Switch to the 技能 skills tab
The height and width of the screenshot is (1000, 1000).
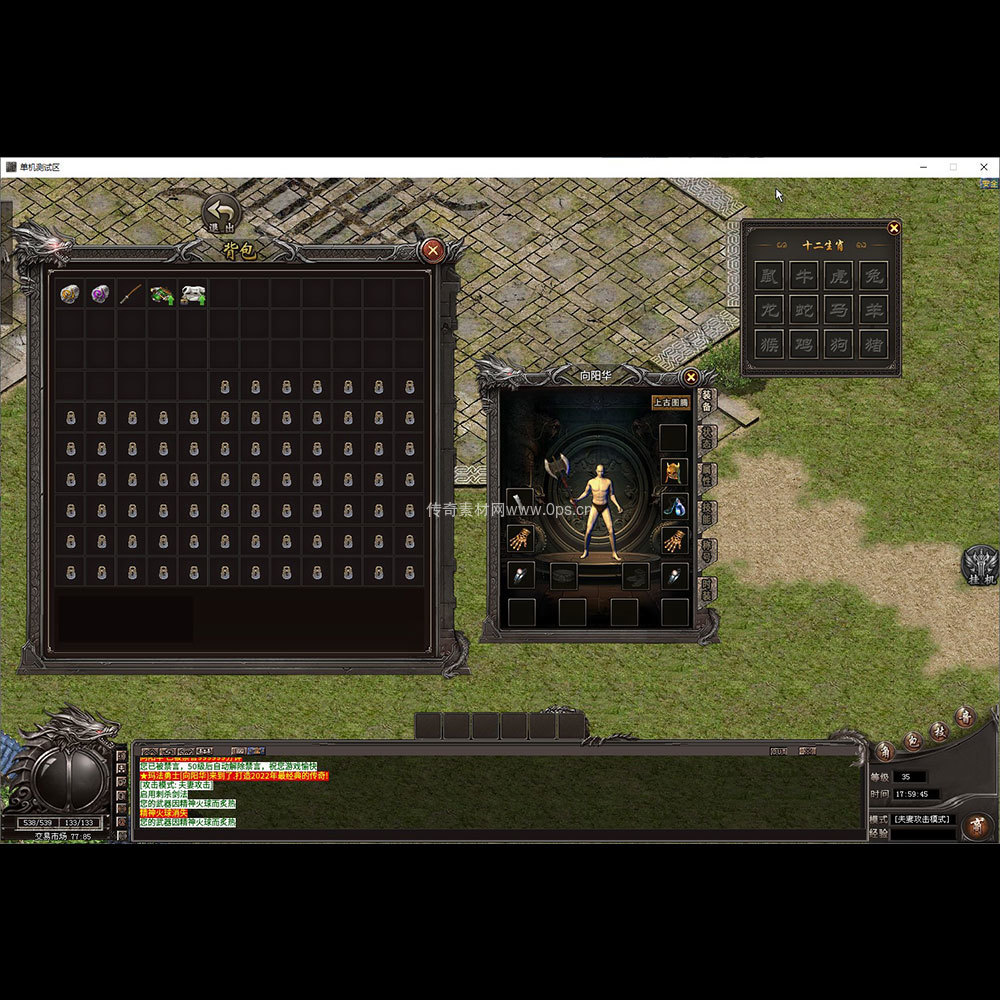pyautogui.click(x=707, y=513)
